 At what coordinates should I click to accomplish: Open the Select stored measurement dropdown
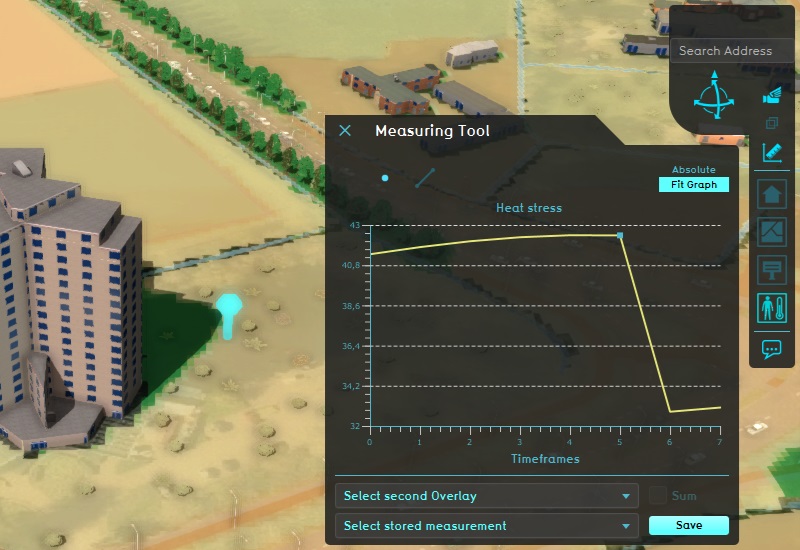pyautogui.click(x=487, y=526)
